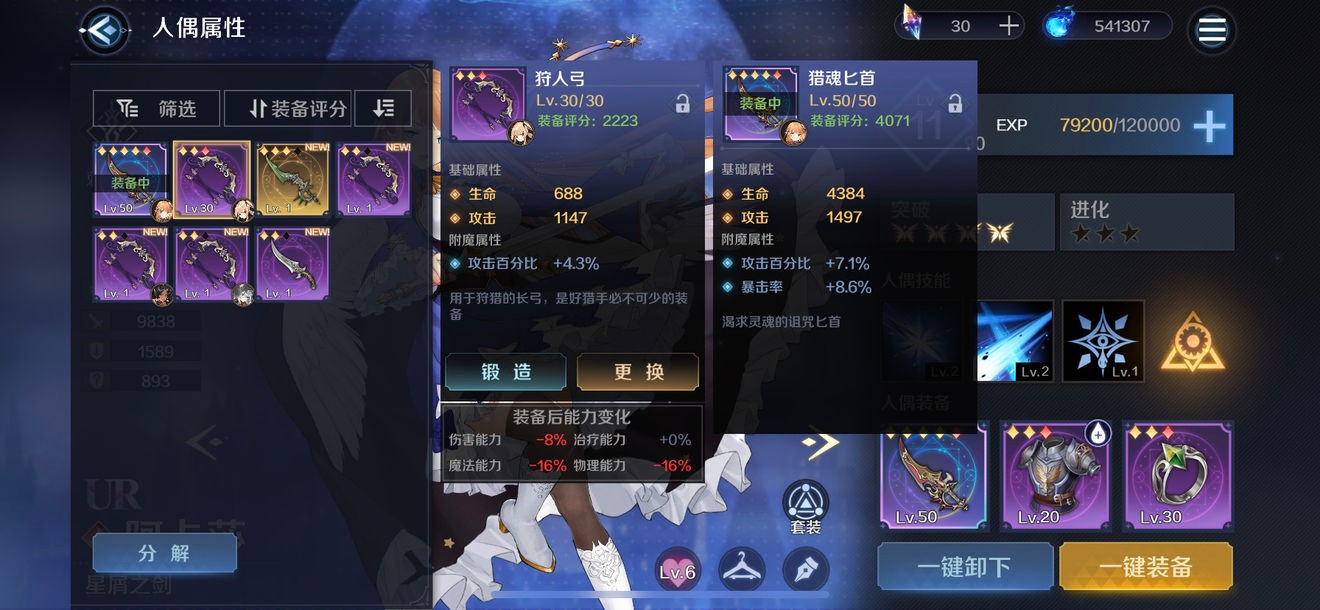This screenshot has width=1320, height=610.
Task: Click 分解 to dismantle equipment
Action: coord(164,553)
